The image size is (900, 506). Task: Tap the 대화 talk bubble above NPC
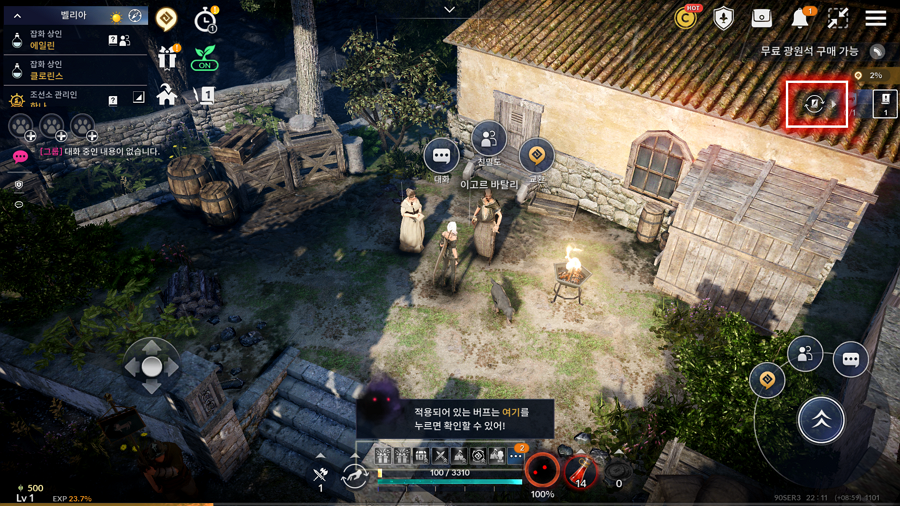(441, 157)
